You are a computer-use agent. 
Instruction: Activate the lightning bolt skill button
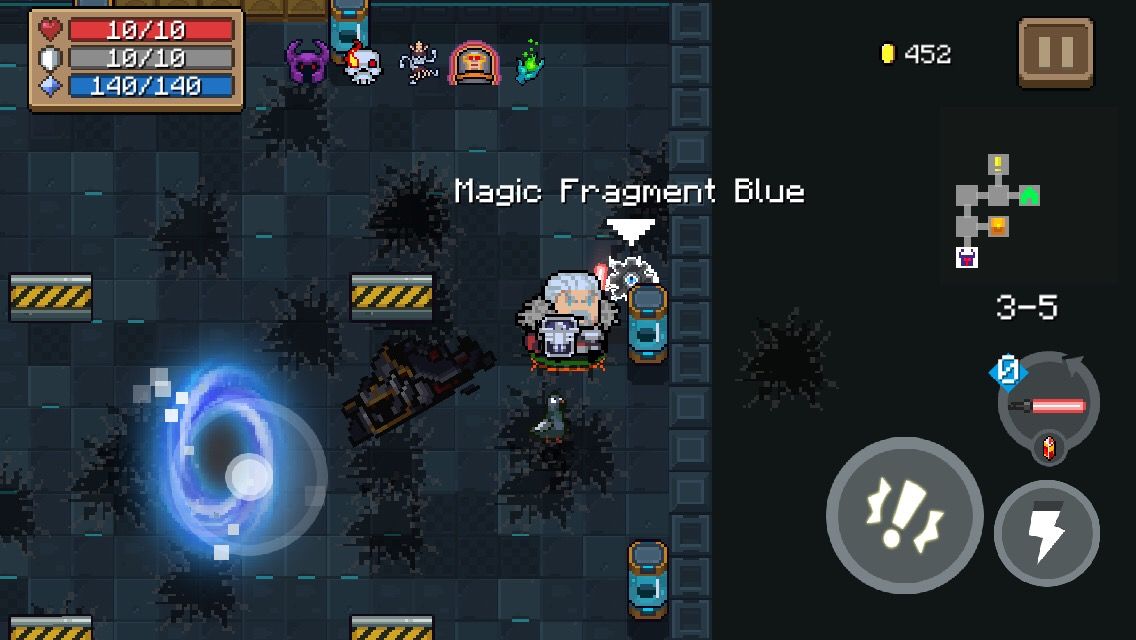click(1046, 532)
